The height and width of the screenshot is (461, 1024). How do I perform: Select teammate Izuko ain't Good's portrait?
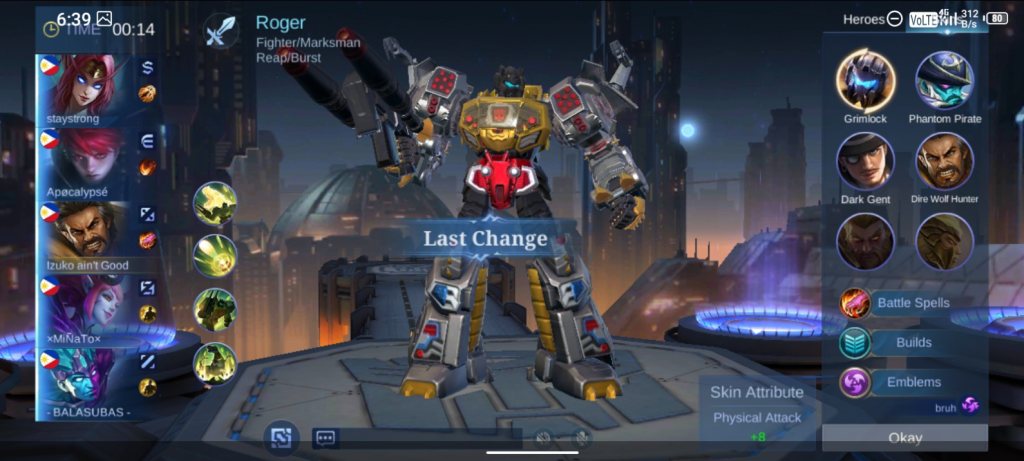(83, 231)
